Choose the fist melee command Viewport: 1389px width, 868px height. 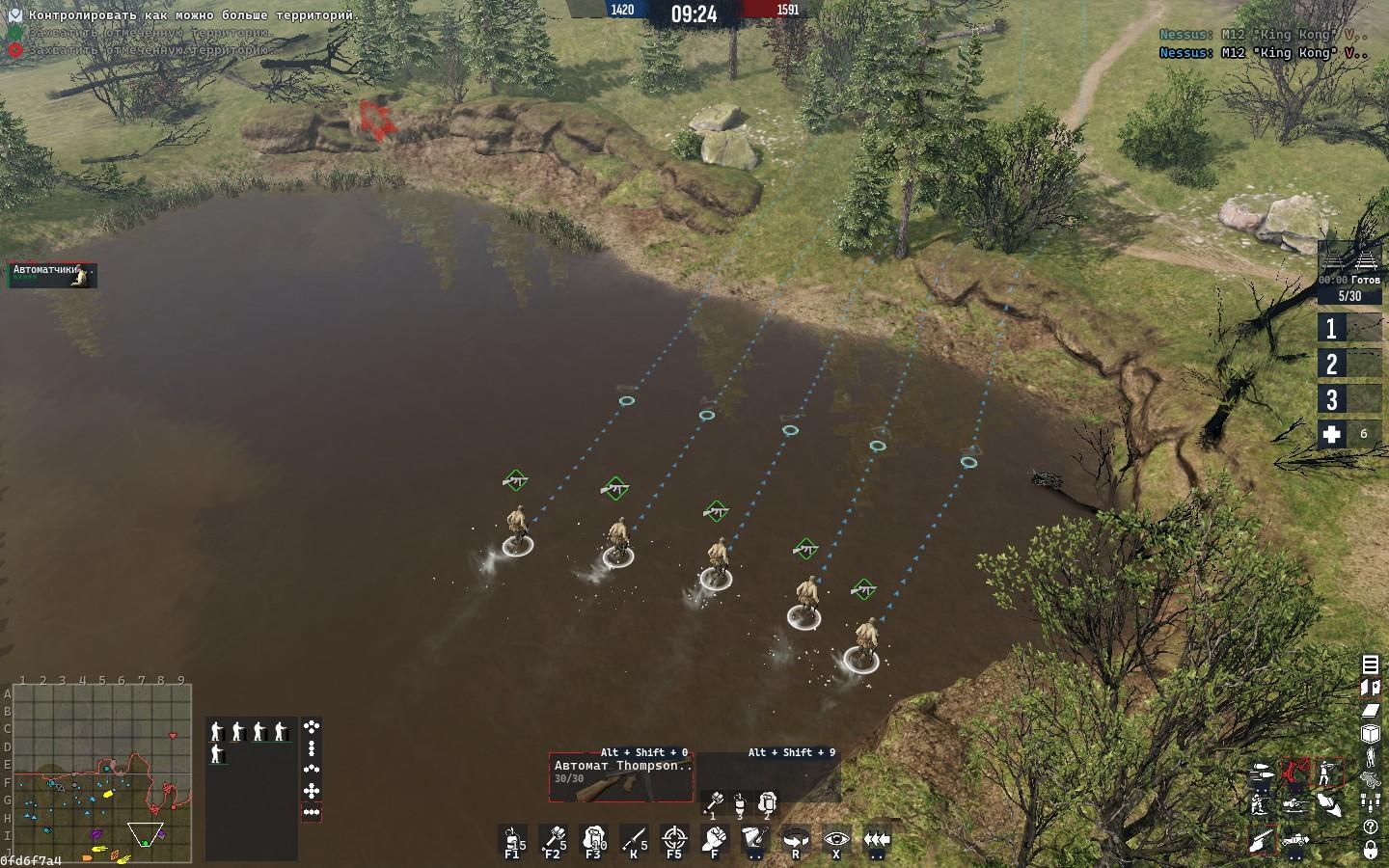point(715,839)
